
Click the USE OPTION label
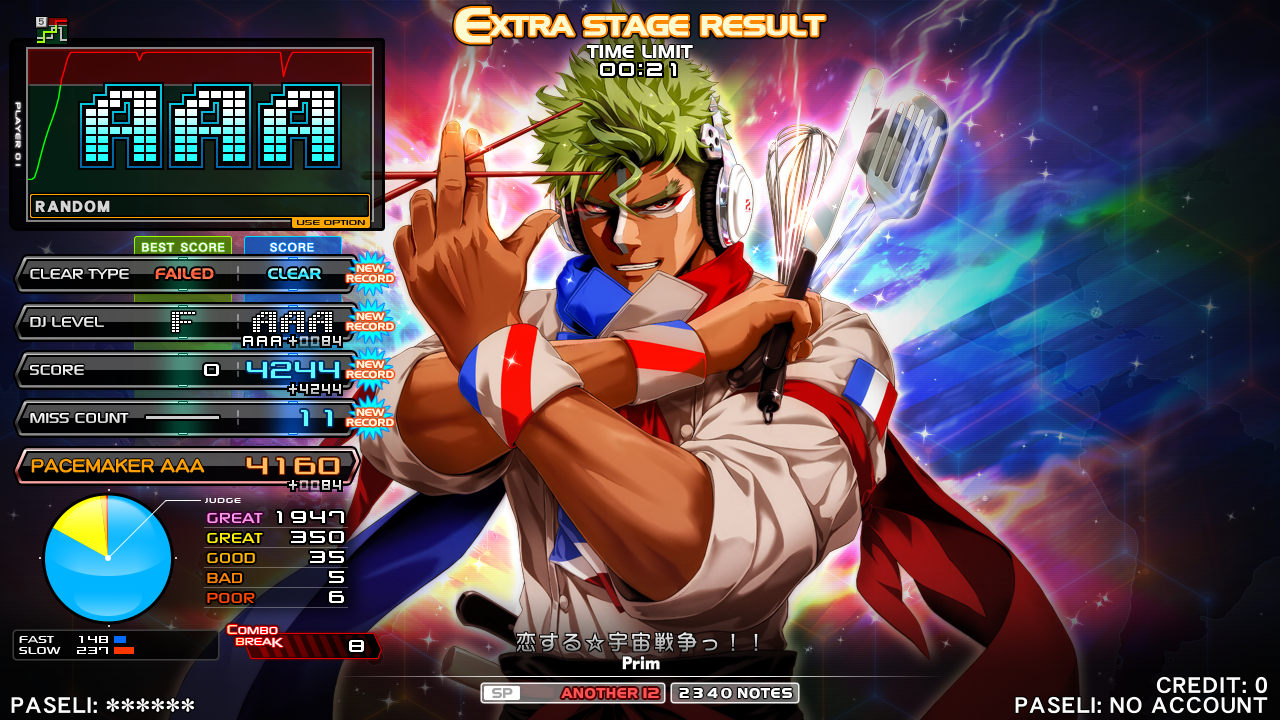(x=331, y=222)
